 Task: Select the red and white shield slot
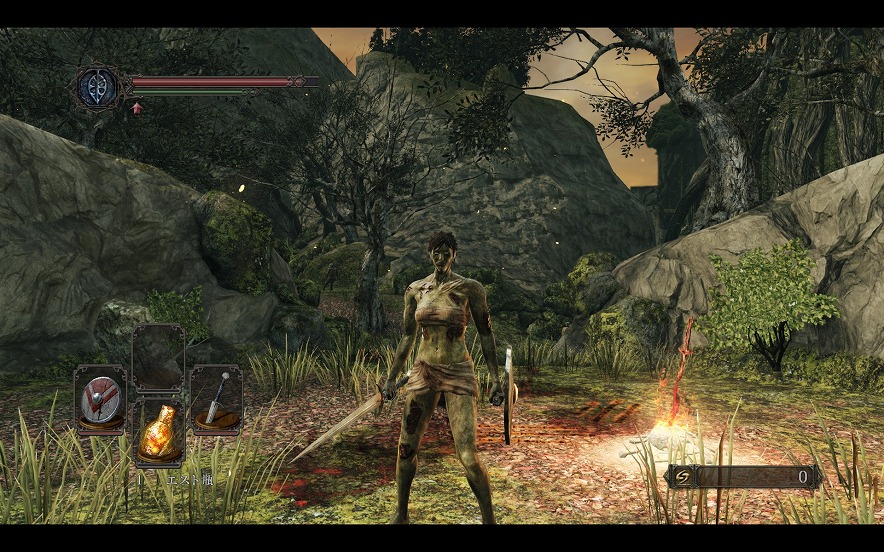point(100,399)
